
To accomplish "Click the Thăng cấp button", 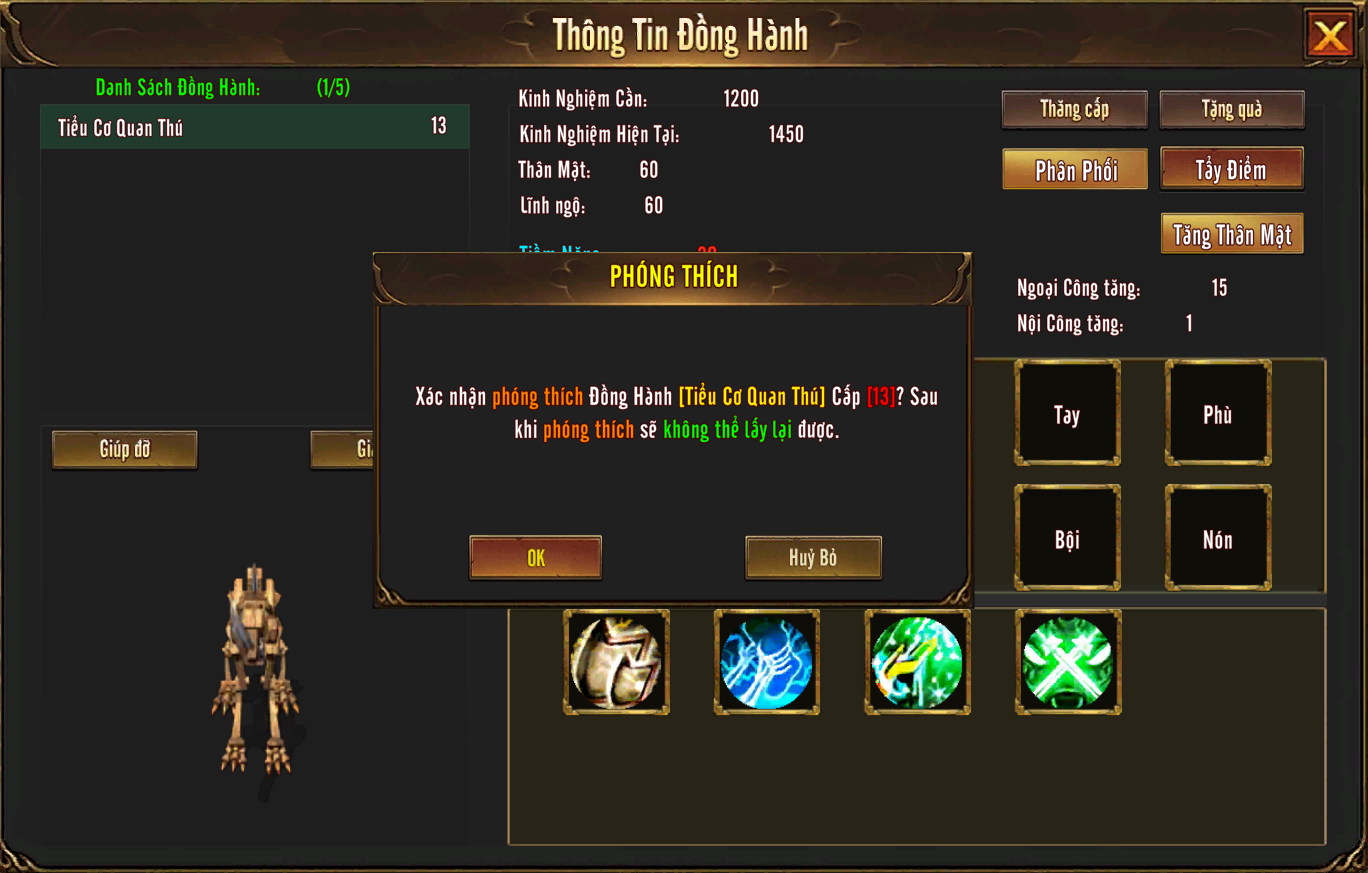I will point(1074,109).
